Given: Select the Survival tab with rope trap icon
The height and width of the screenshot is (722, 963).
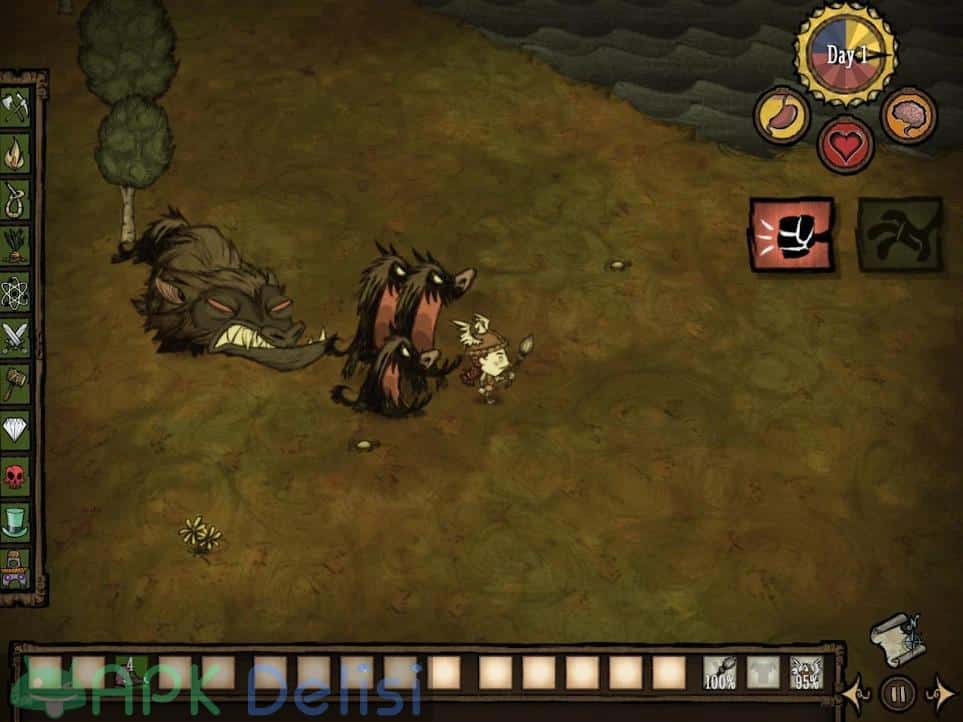Looking at the screenshot, I should tap(16, 199).
